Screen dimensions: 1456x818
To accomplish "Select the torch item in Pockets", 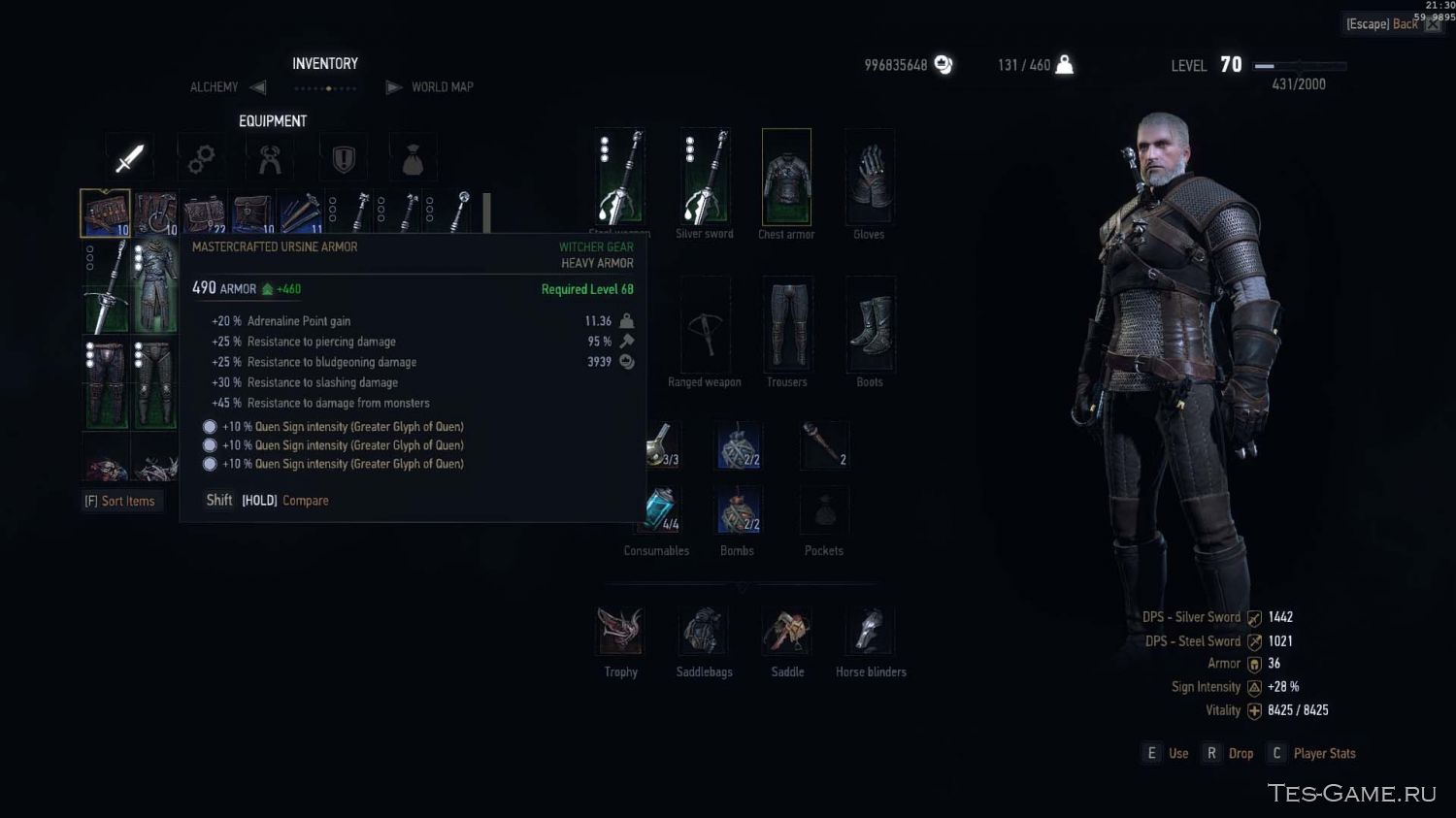I will point(823,444).
